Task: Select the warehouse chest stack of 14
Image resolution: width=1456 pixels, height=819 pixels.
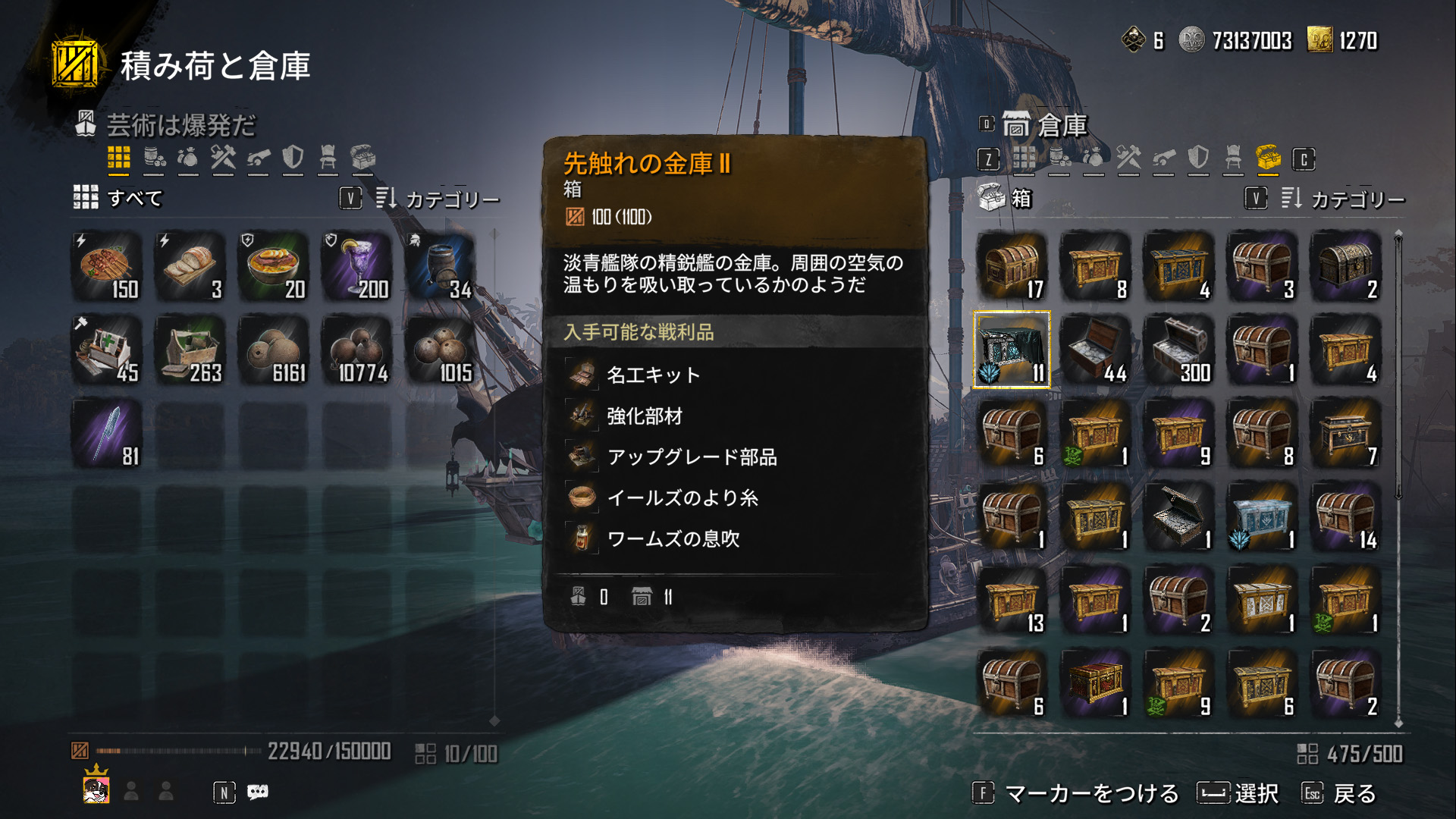Action: coord(1345,517)
